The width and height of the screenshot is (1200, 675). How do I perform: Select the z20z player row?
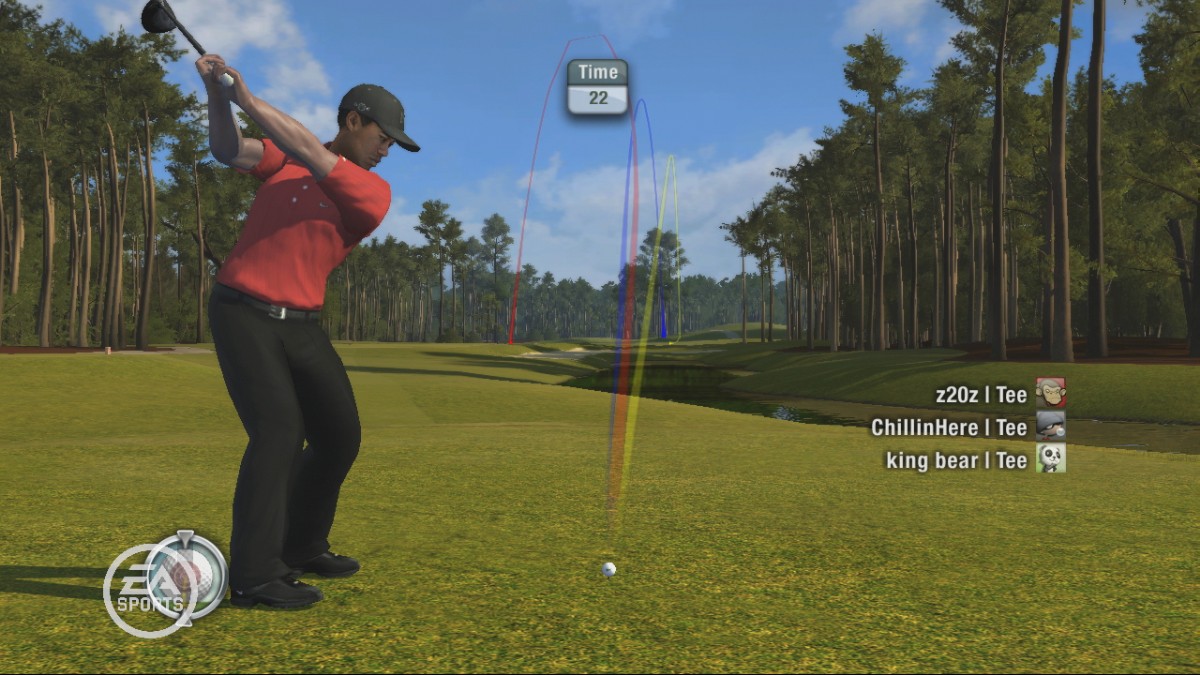point(981,395)
